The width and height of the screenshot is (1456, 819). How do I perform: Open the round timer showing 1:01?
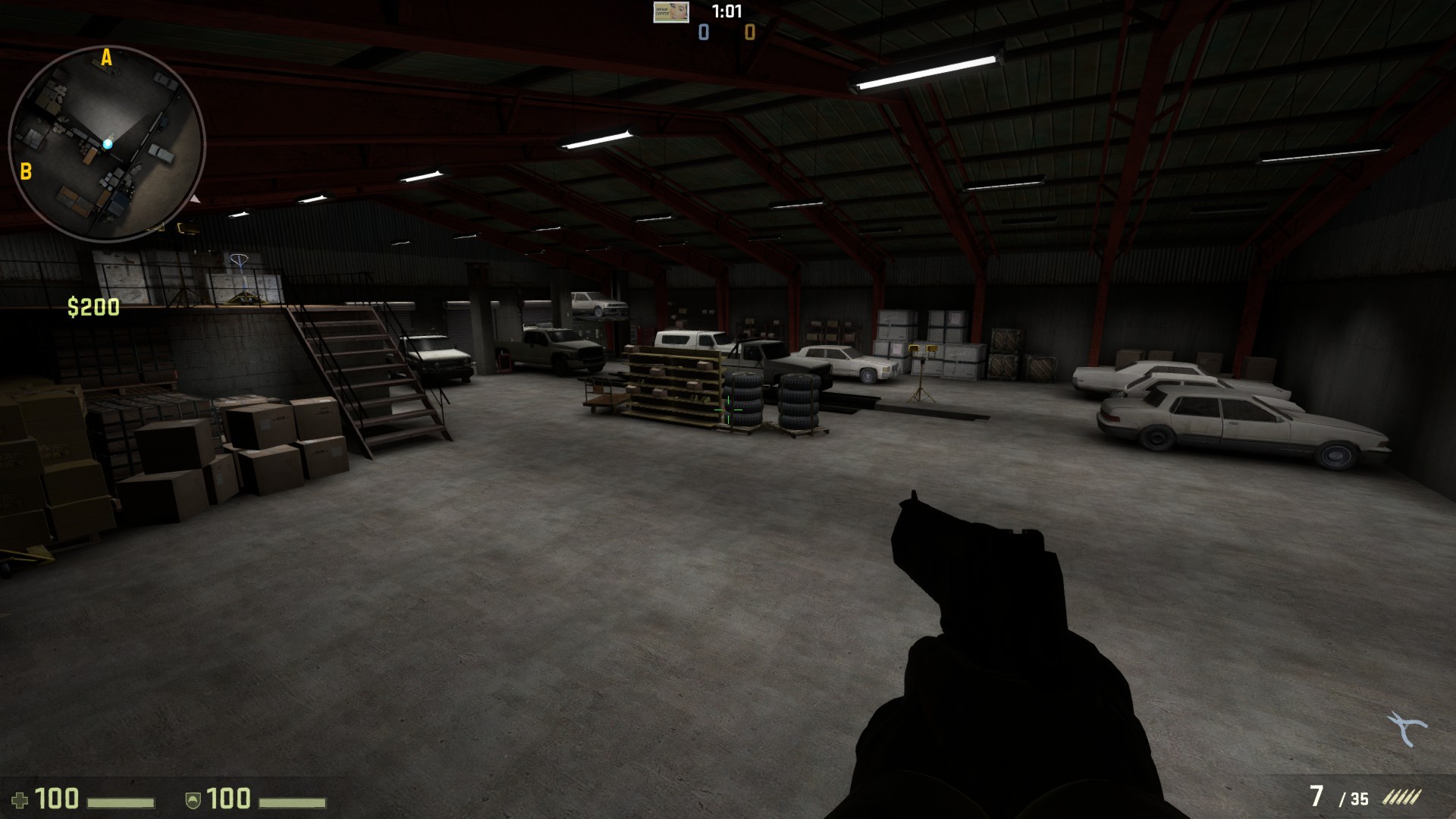(x=726, y=11)
